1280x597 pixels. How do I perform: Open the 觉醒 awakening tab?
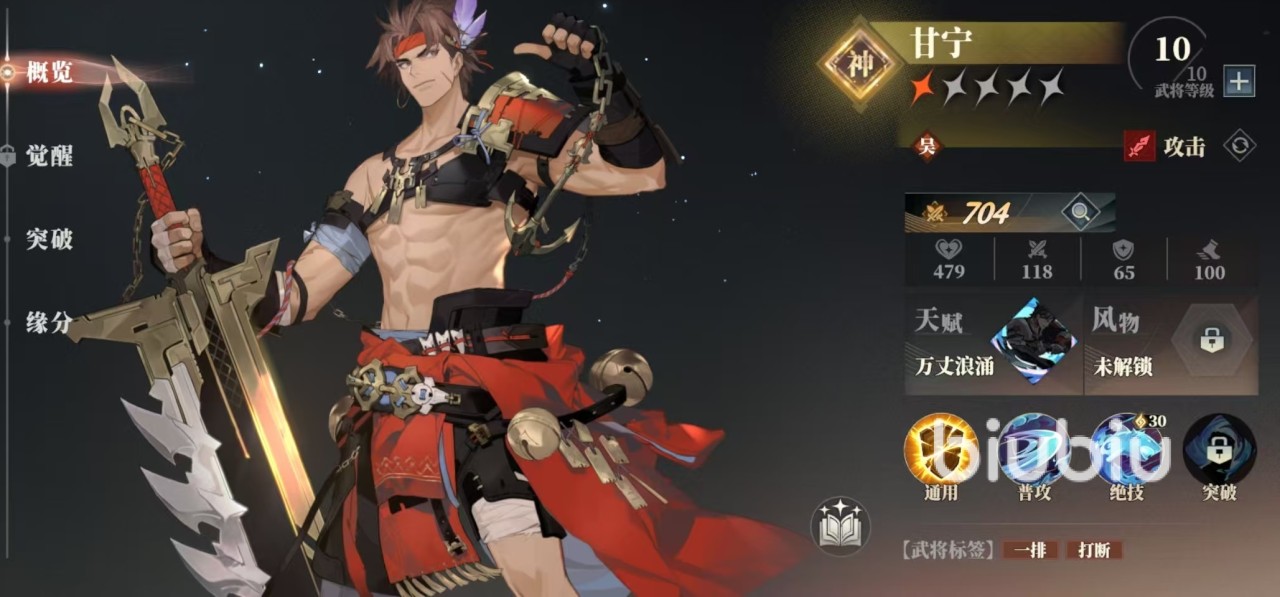tap(49, 156)
